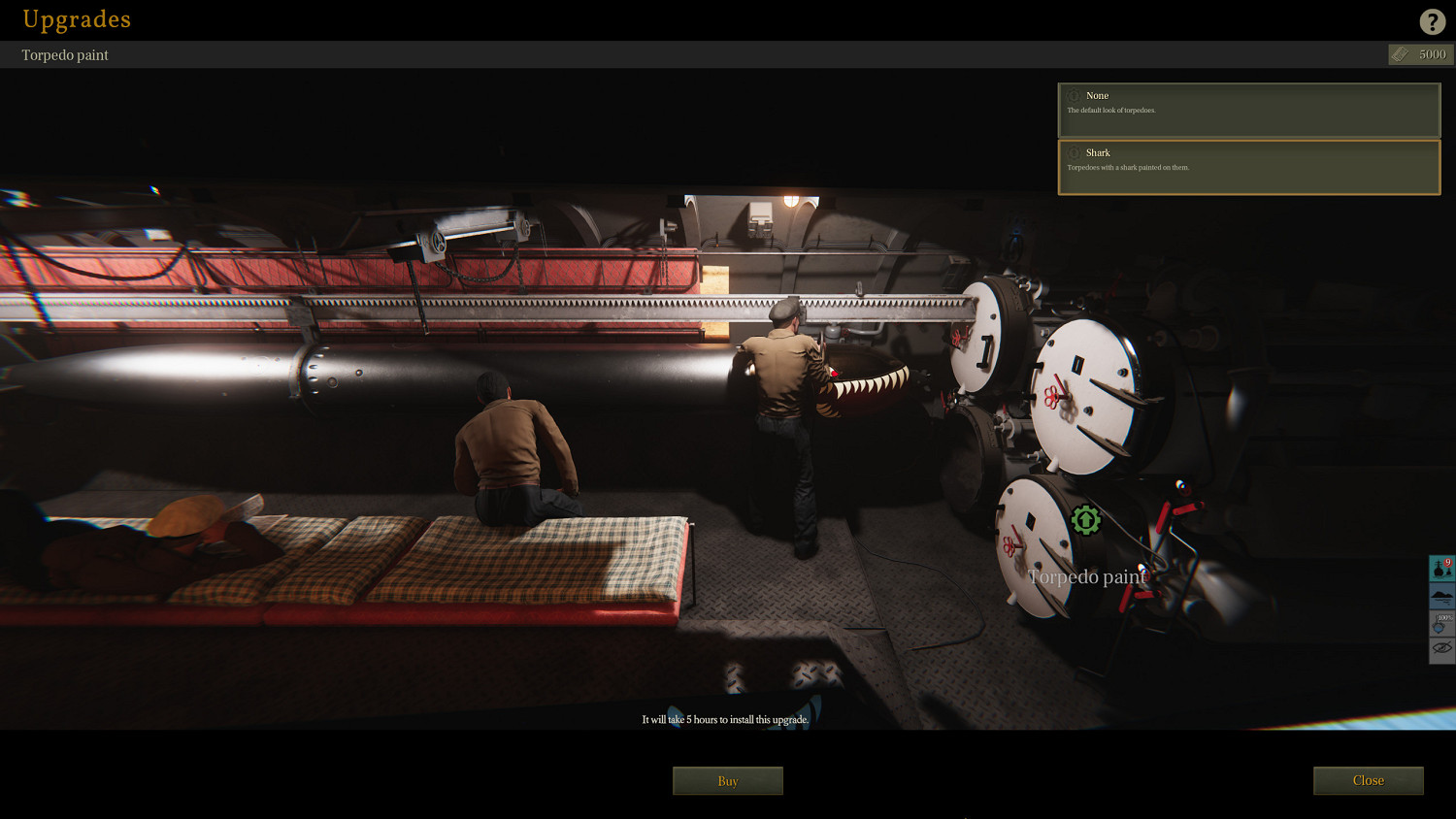
Task: Toggle the selected Shark paint variant off
Action: pos(1248,167)
